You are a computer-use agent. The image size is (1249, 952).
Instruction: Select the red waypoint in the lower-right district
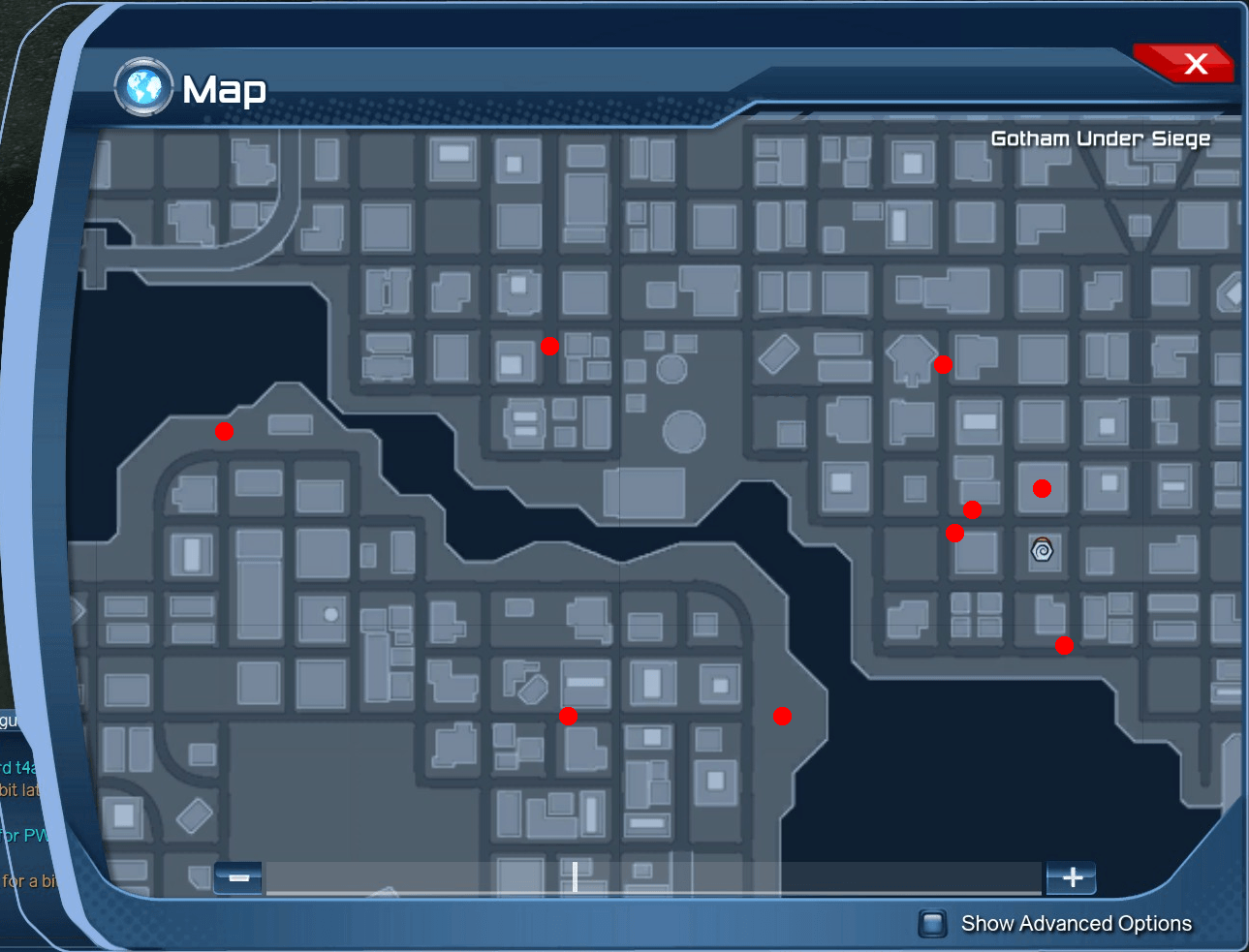1063,644
